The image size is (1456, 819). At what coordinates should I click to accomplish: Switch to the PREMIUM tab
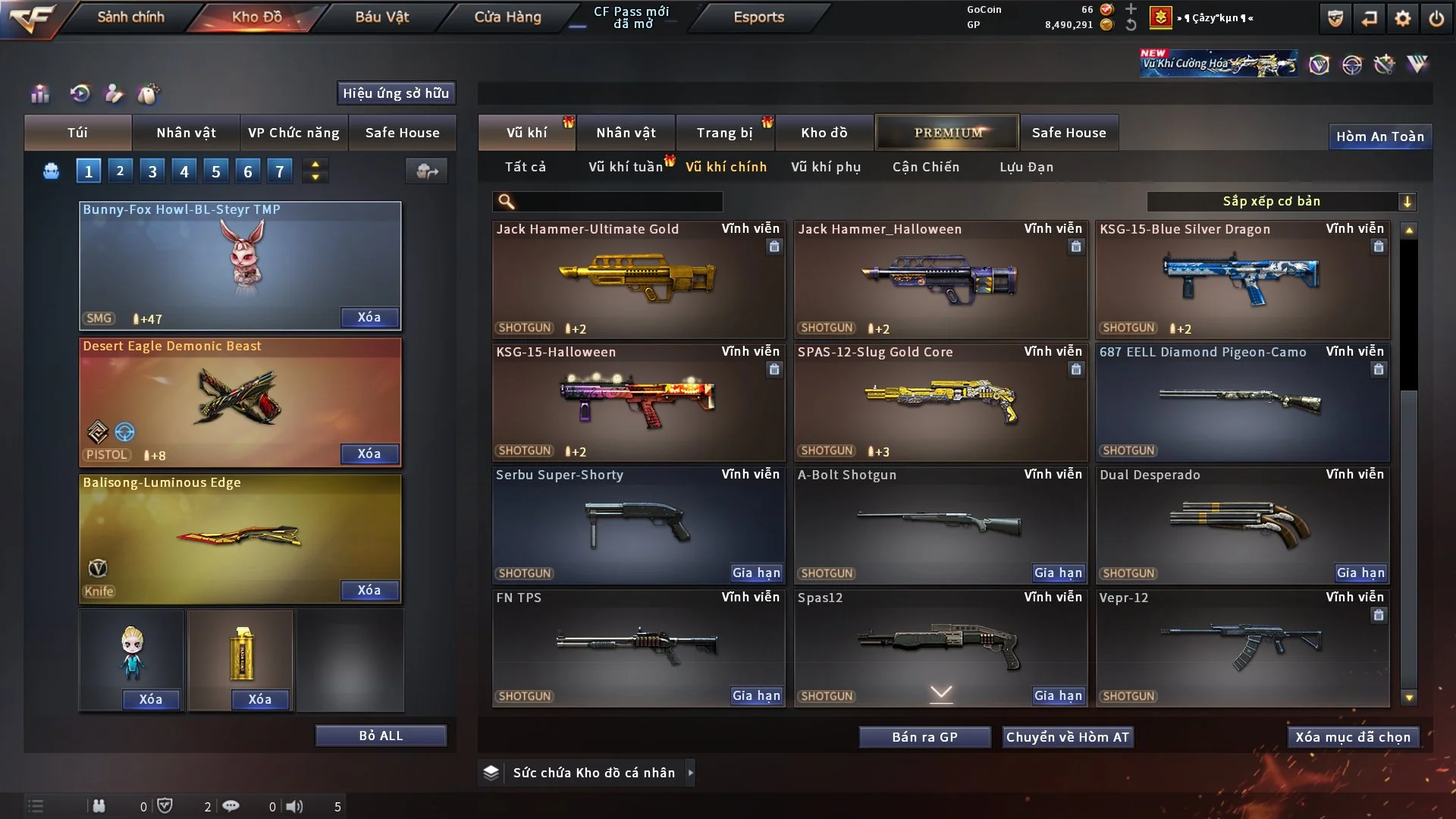(947, 133)
